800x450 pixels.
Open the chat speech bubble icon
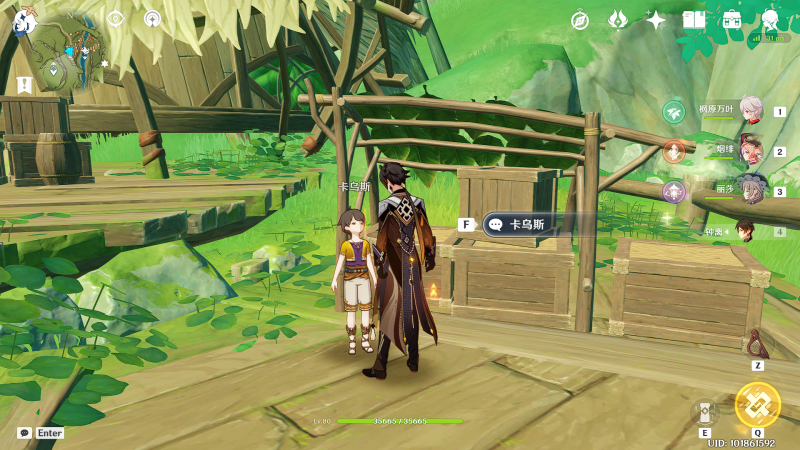(24, 433)
